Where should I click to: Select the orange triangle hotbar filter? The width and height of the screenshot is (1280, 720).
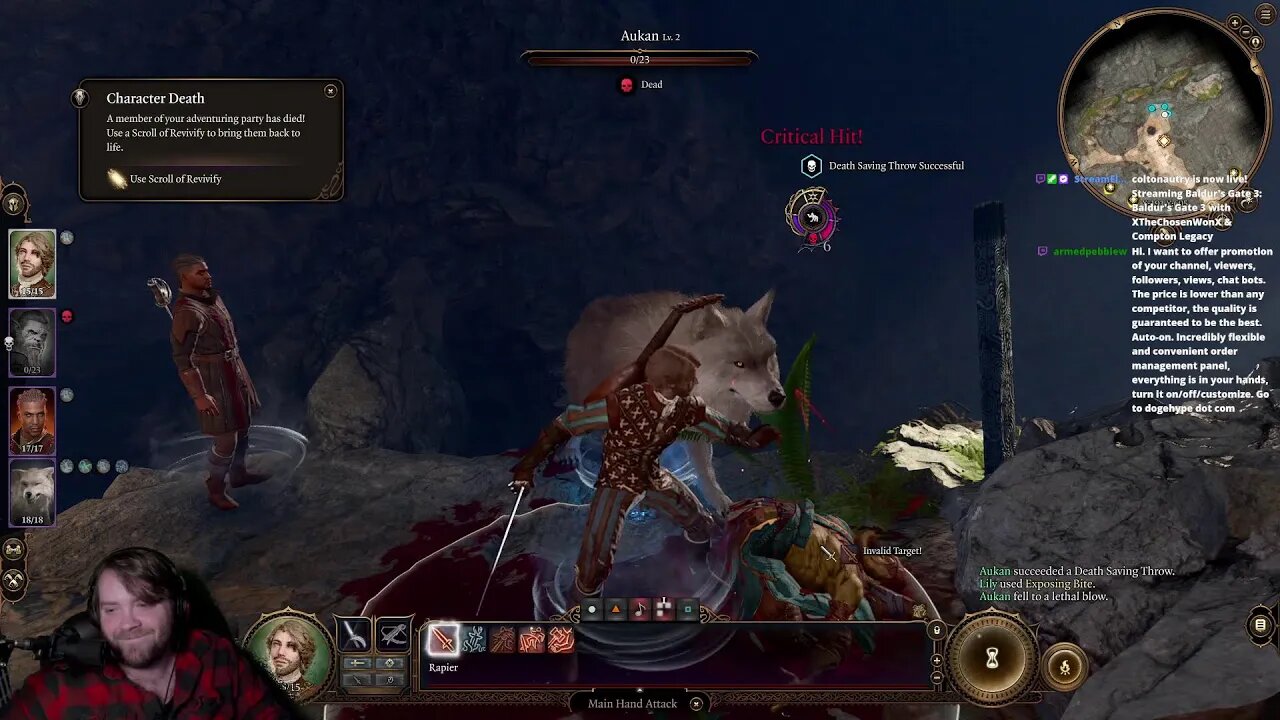point(616,609)
